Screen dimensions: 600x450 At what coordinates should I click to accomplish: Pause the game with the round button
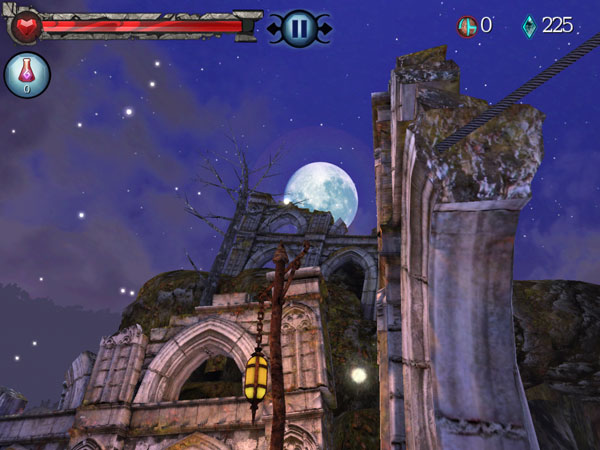pyautogui.click(x=298, y=28)
